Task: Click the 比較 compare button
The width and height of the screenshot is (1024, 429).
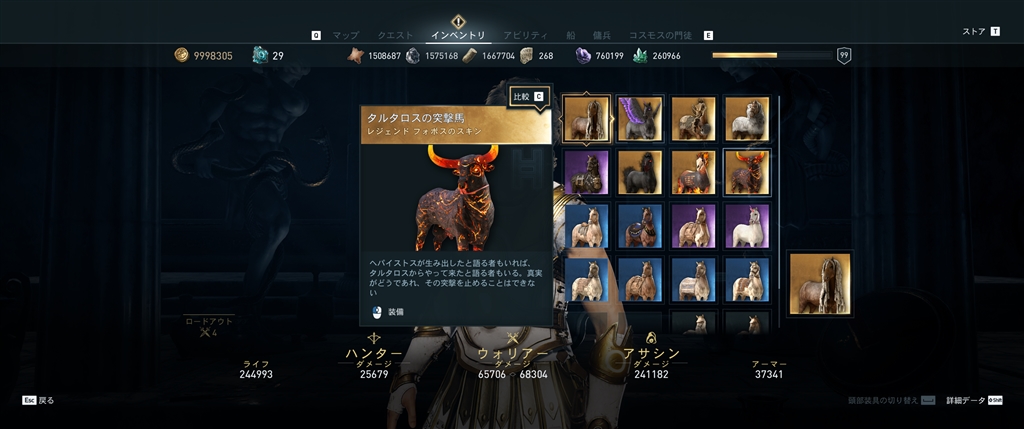Action: coord(528,97)
